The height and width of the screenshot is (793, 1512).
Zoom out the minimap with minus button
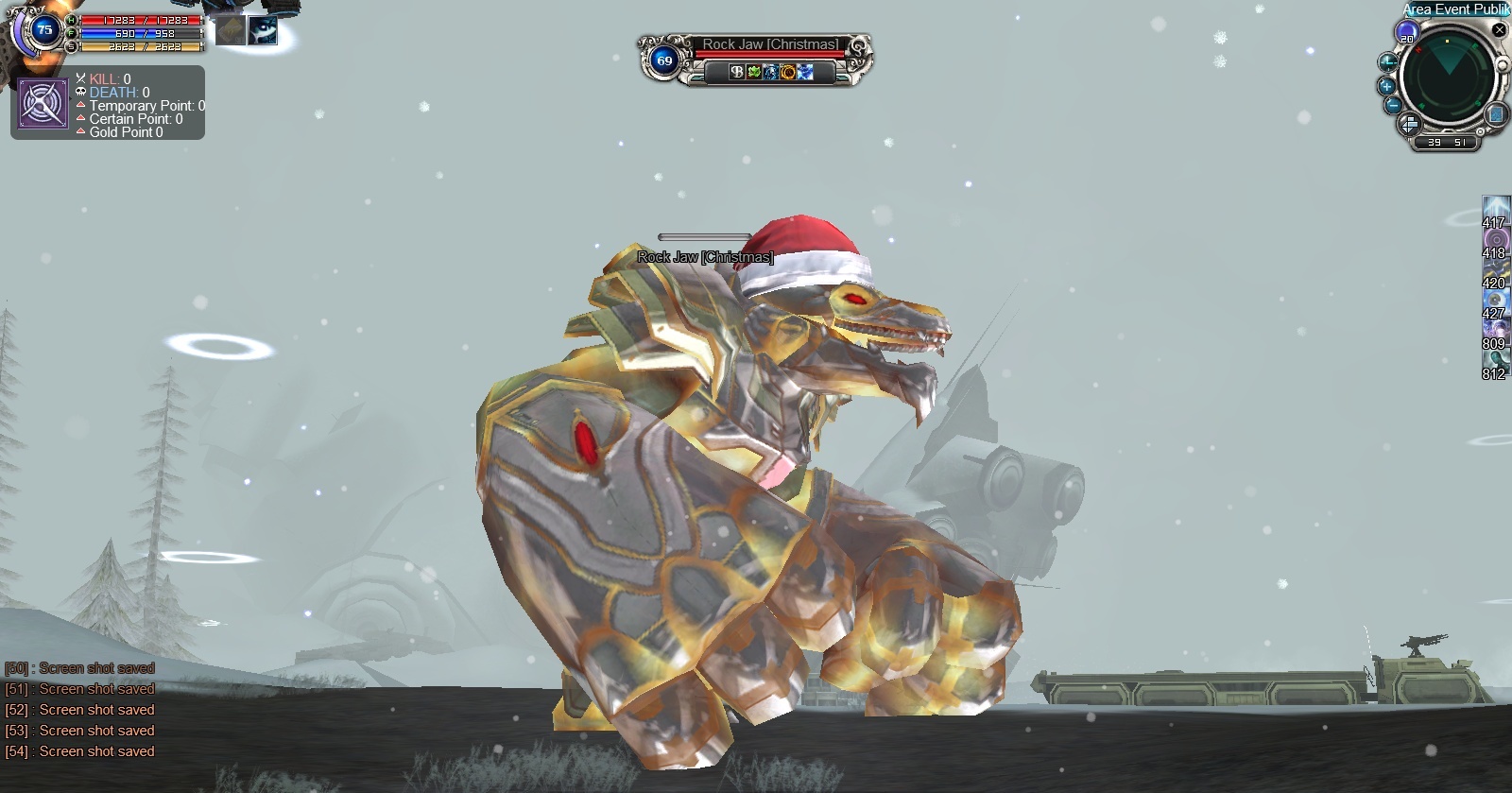tap(1392, 105)
